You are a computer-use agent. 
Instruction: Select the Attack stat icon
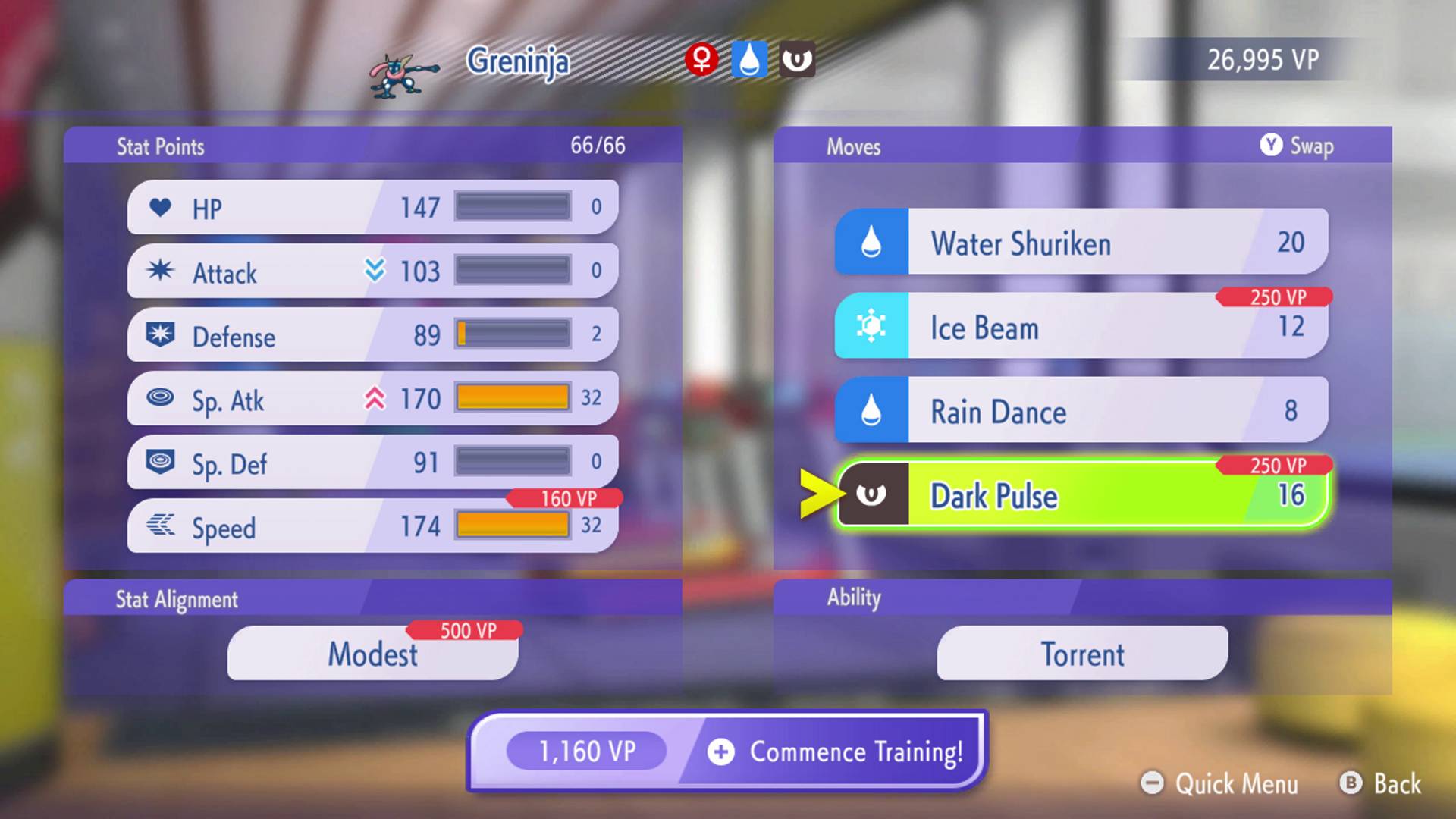[161, 271]
